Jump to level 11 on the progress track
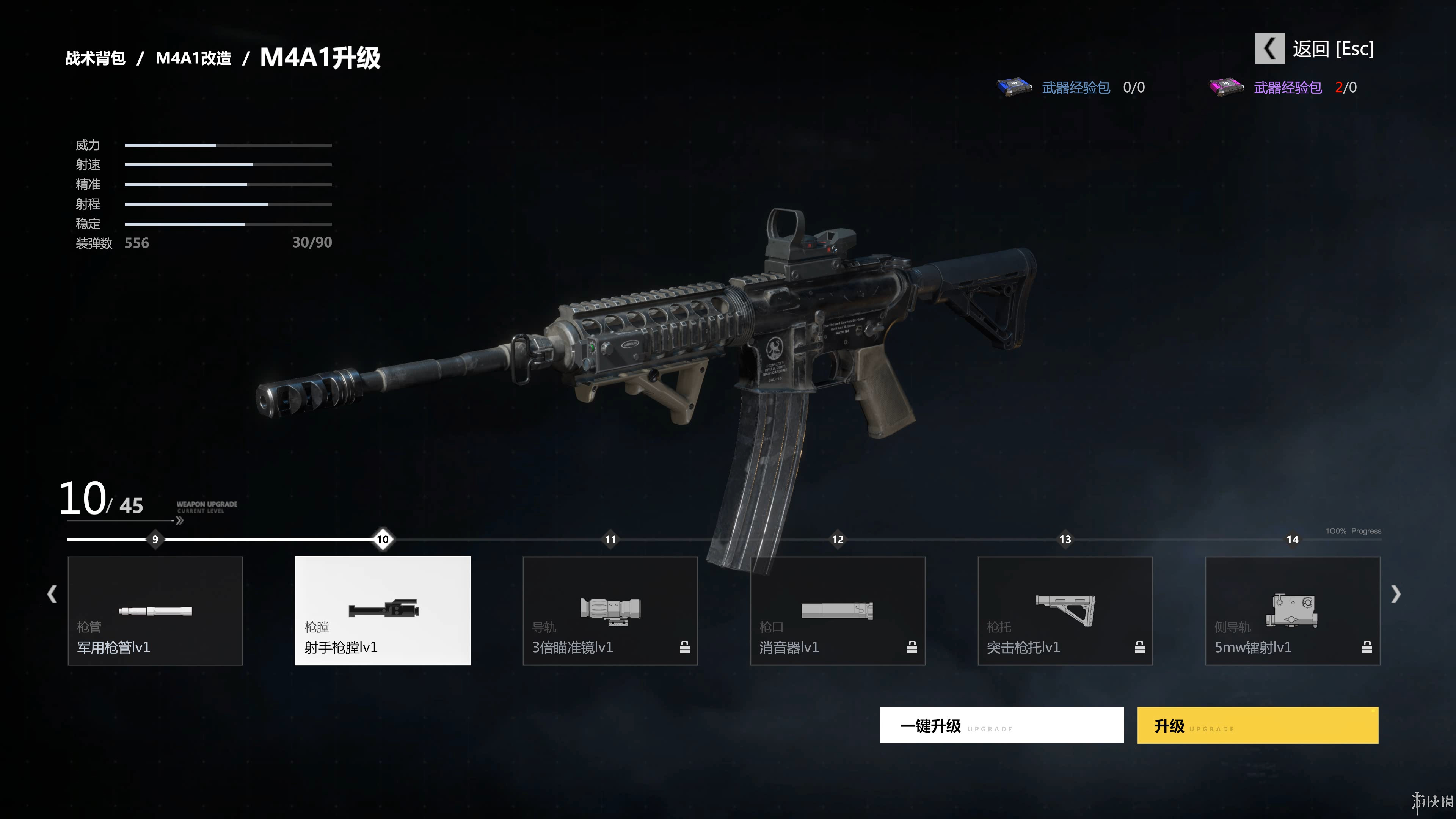Viewport: 1456px width, 819px height. coord(610,539)
